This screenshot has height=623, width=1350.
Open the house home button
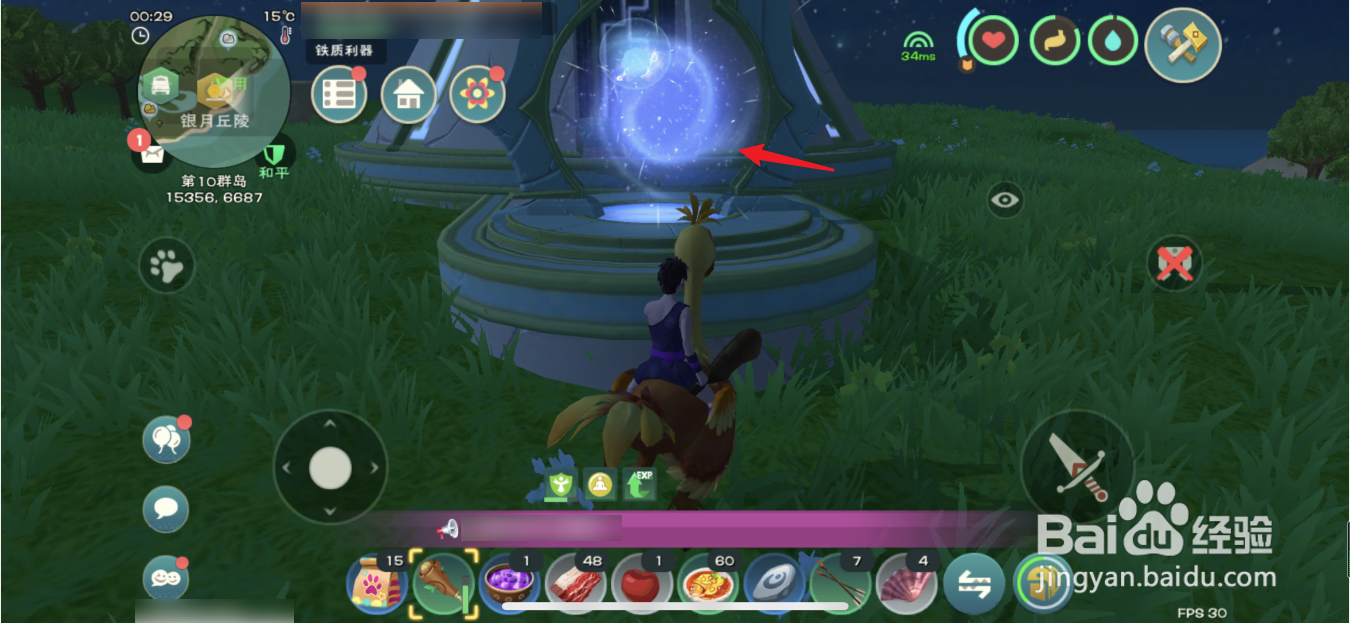pyautogui.click(x=408, y=95)
